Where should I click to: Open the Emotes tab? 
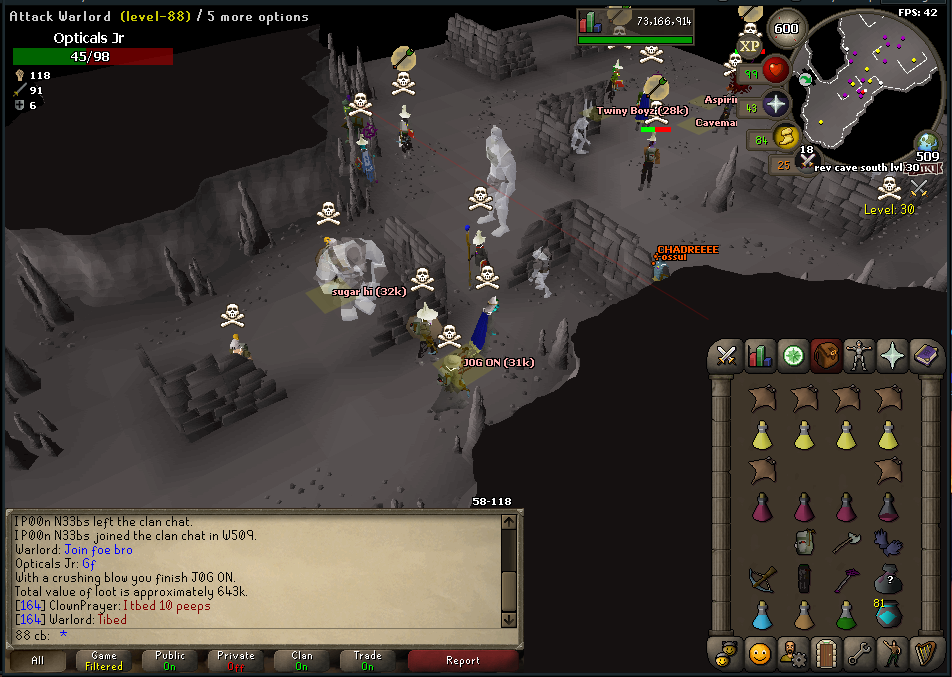pos(893,654)
